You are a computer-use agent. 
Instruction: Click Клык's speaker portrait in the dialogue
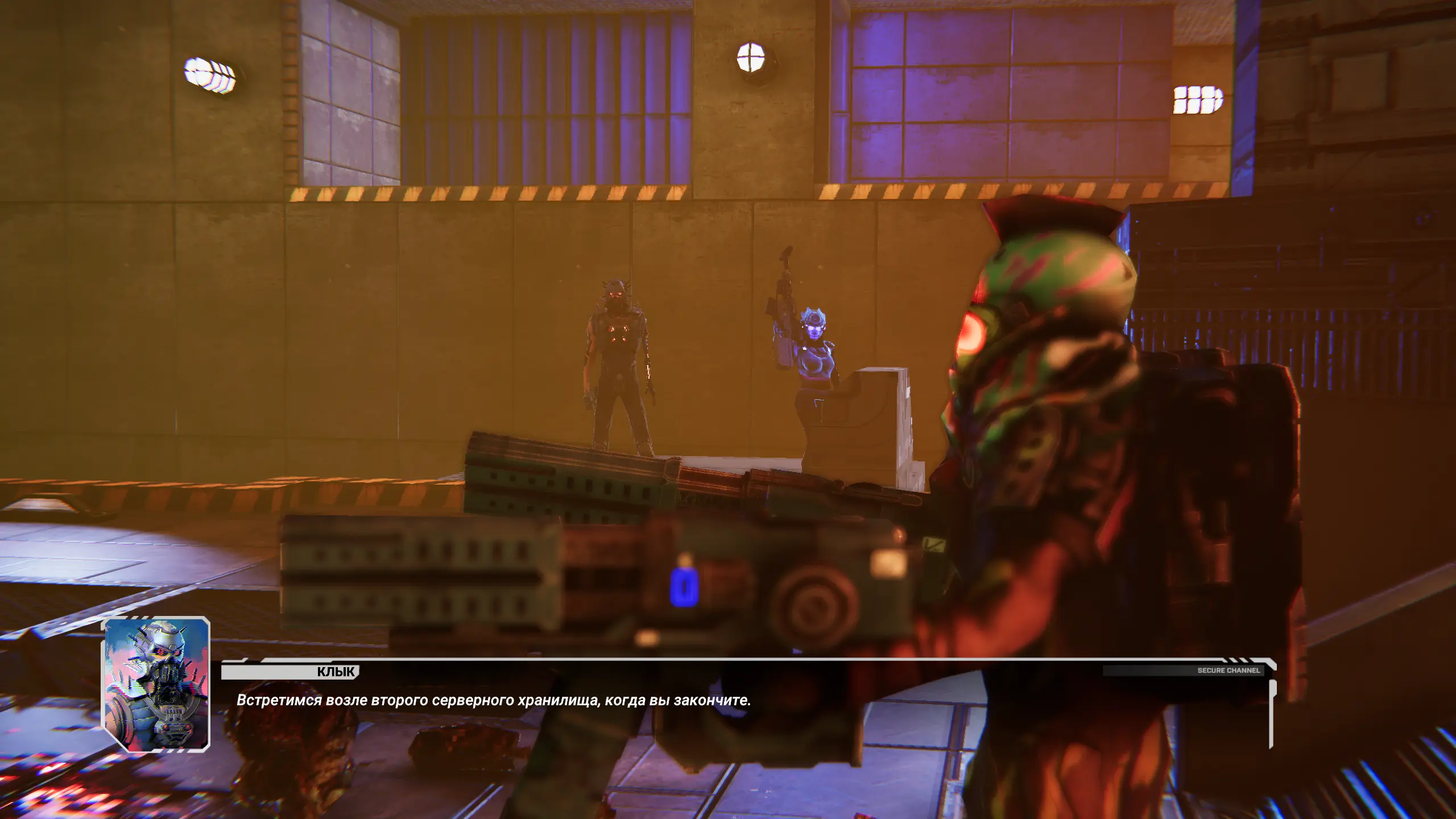click(156, 684)
